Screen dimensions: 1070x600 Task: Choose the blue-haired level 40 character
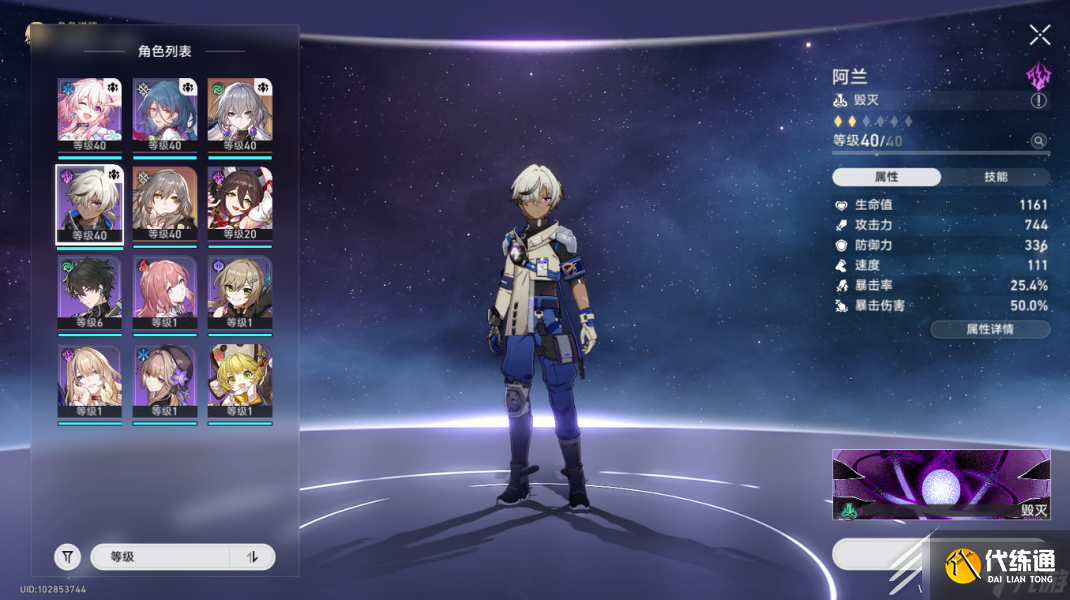164,114
